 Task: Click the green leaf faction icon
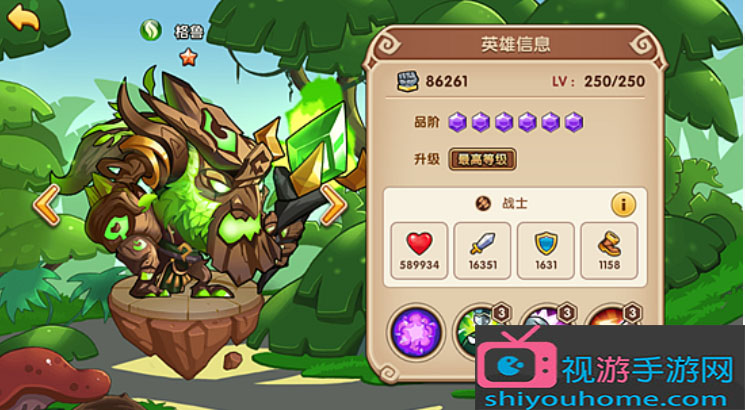tap(151, 31)
